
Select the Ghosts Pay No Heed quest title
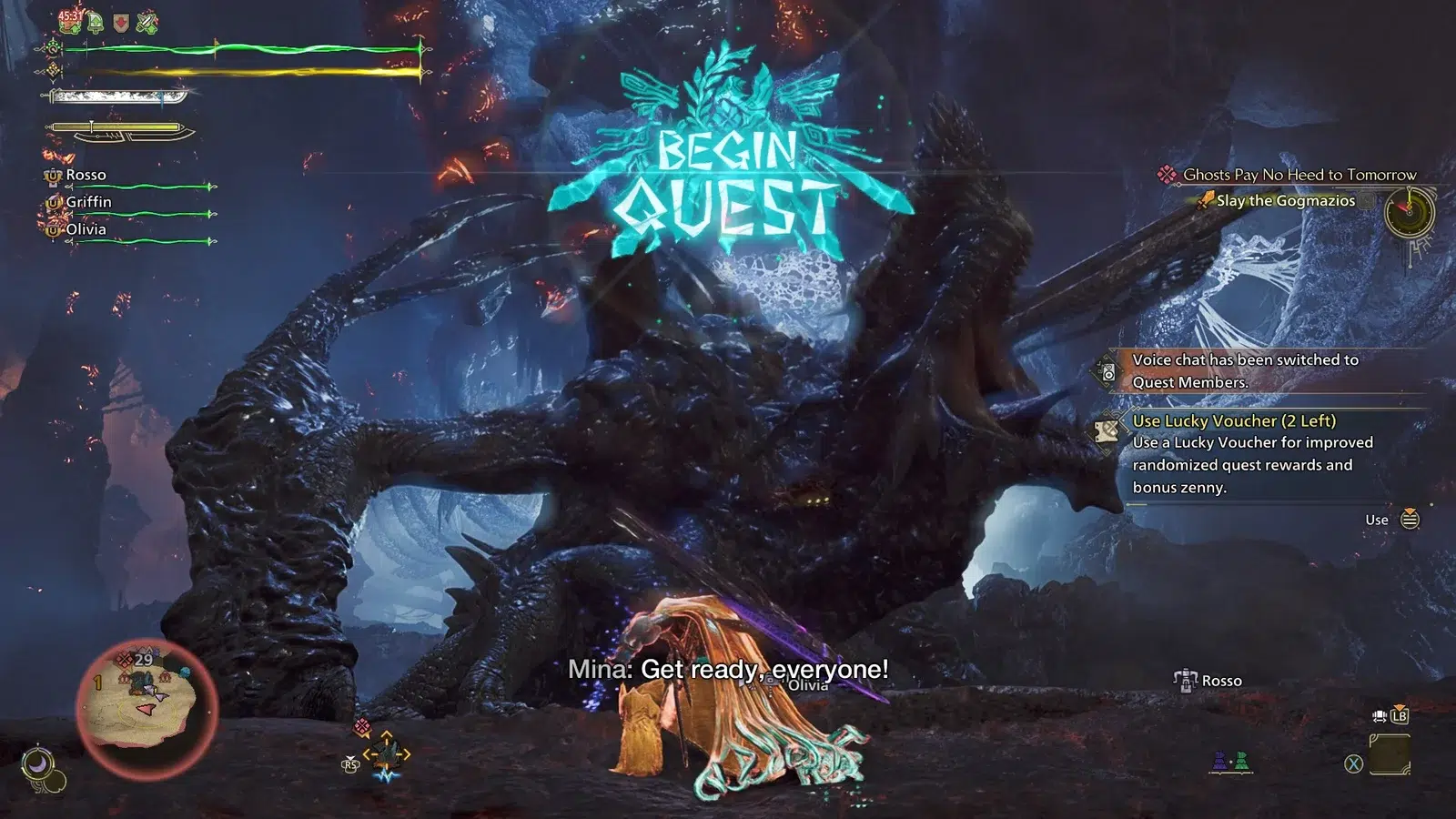tap(1299, 175)
